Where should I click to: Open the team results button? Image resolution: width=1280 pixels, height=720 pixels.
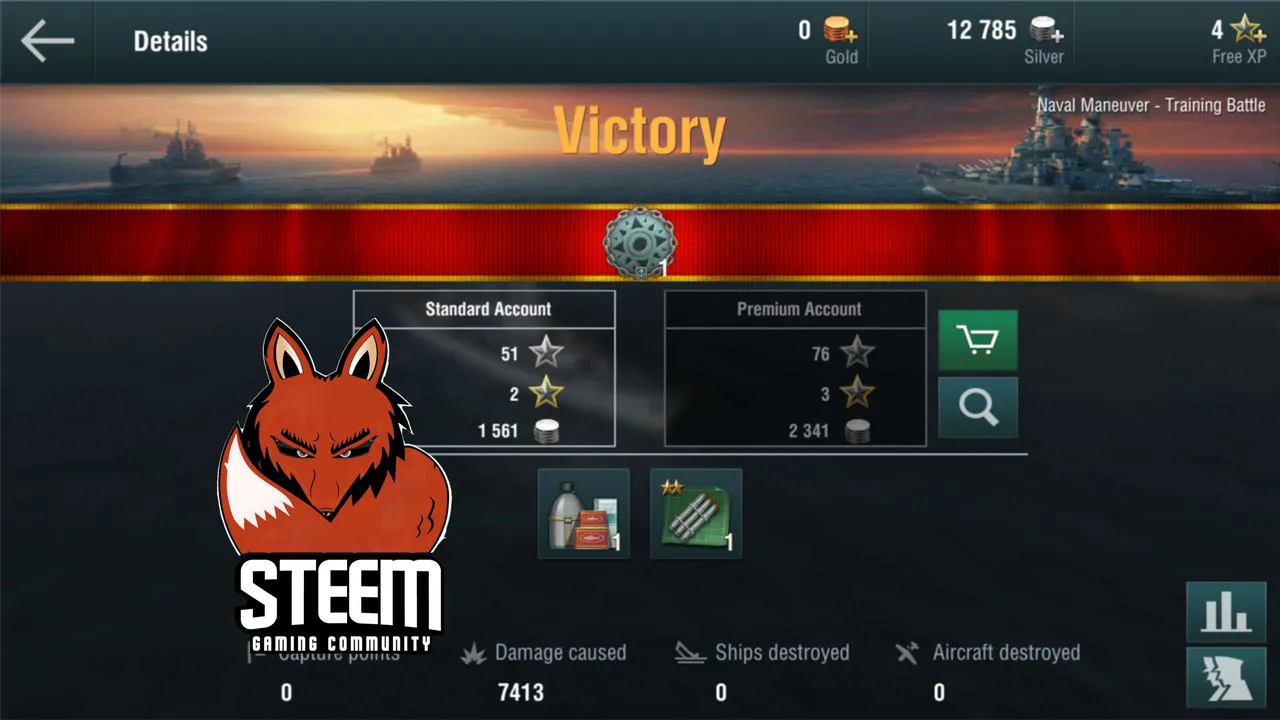tap(1226, 677)
